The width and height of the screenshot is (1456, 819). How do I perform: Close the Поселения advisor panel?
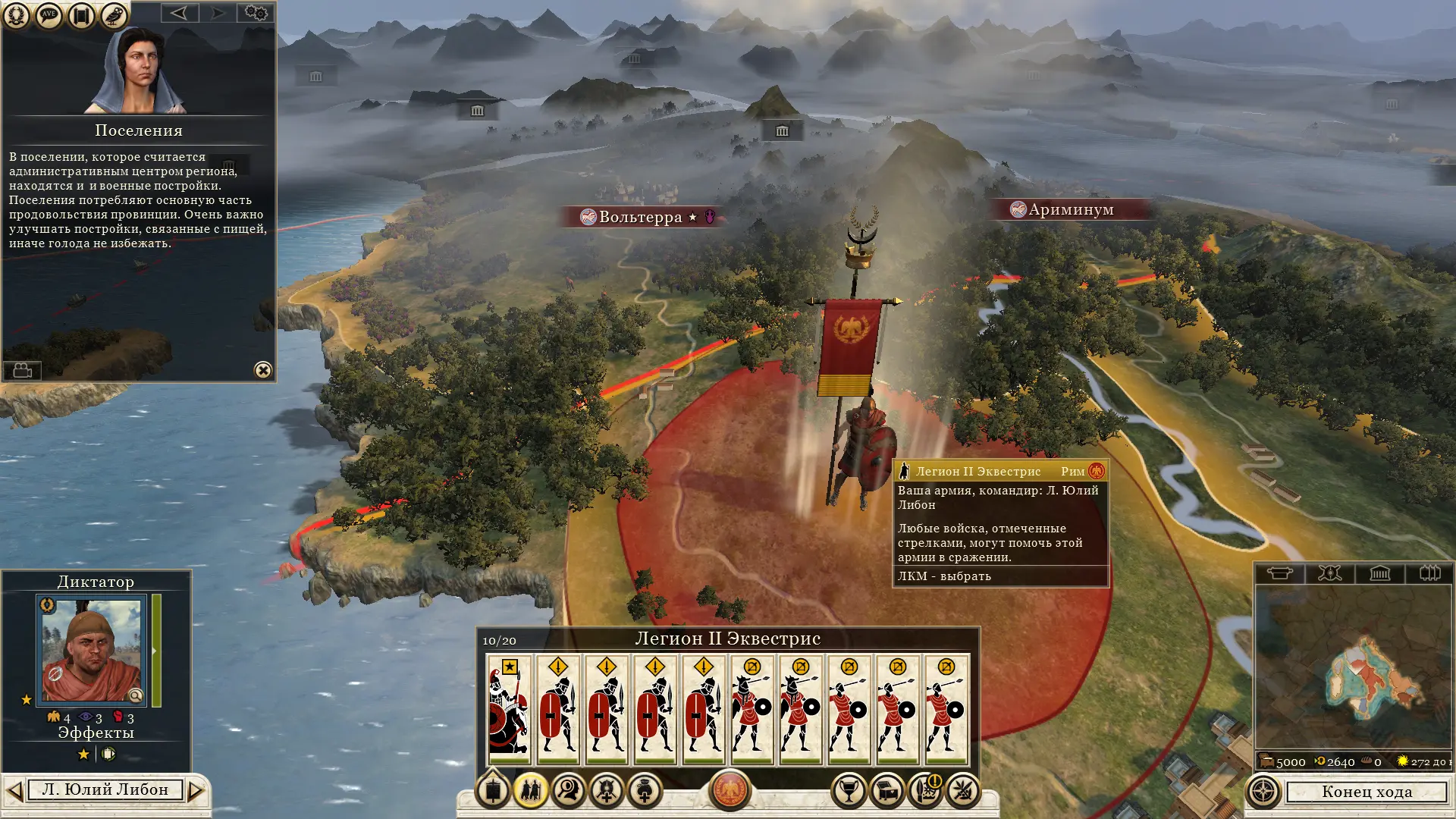point(263,370)
